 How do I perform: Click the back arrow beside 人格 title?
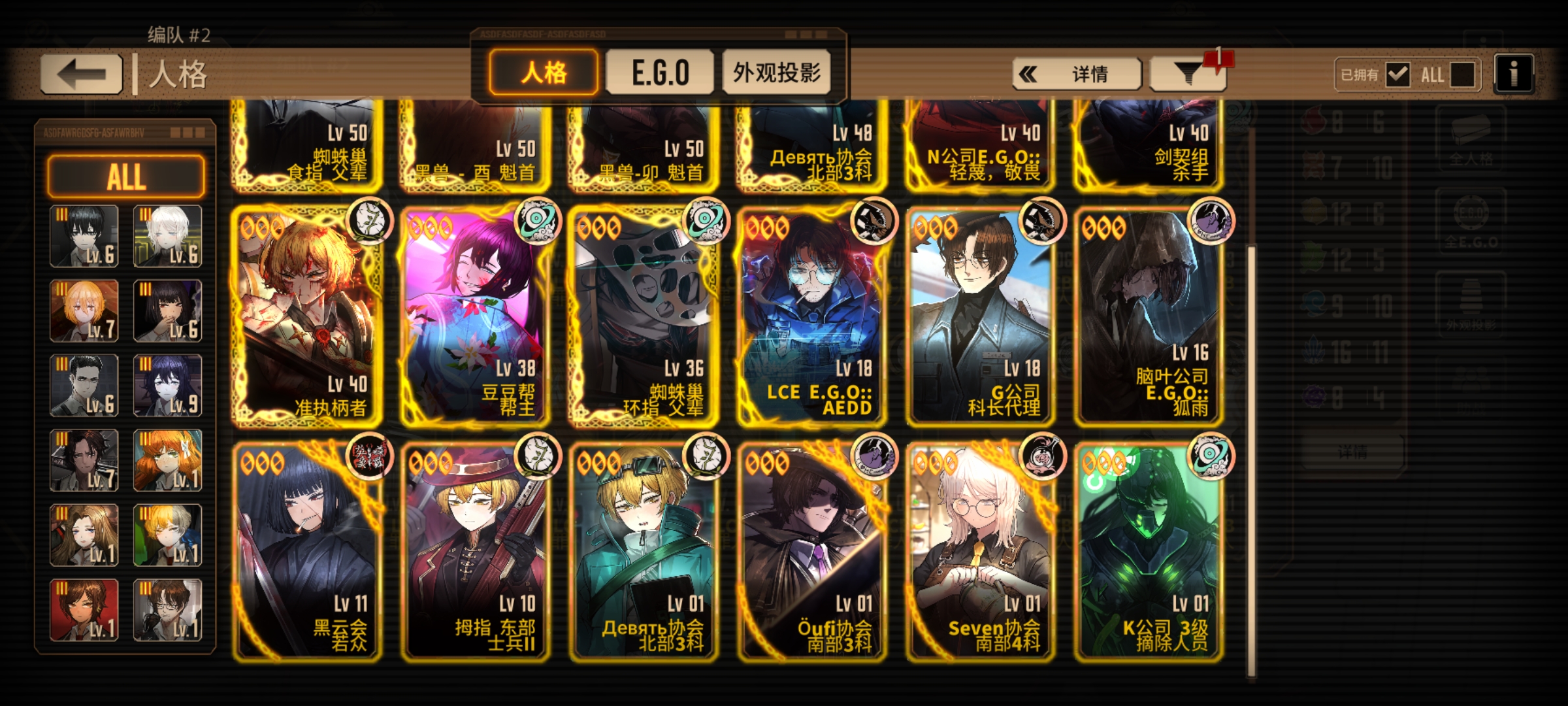tap(80, 72)
